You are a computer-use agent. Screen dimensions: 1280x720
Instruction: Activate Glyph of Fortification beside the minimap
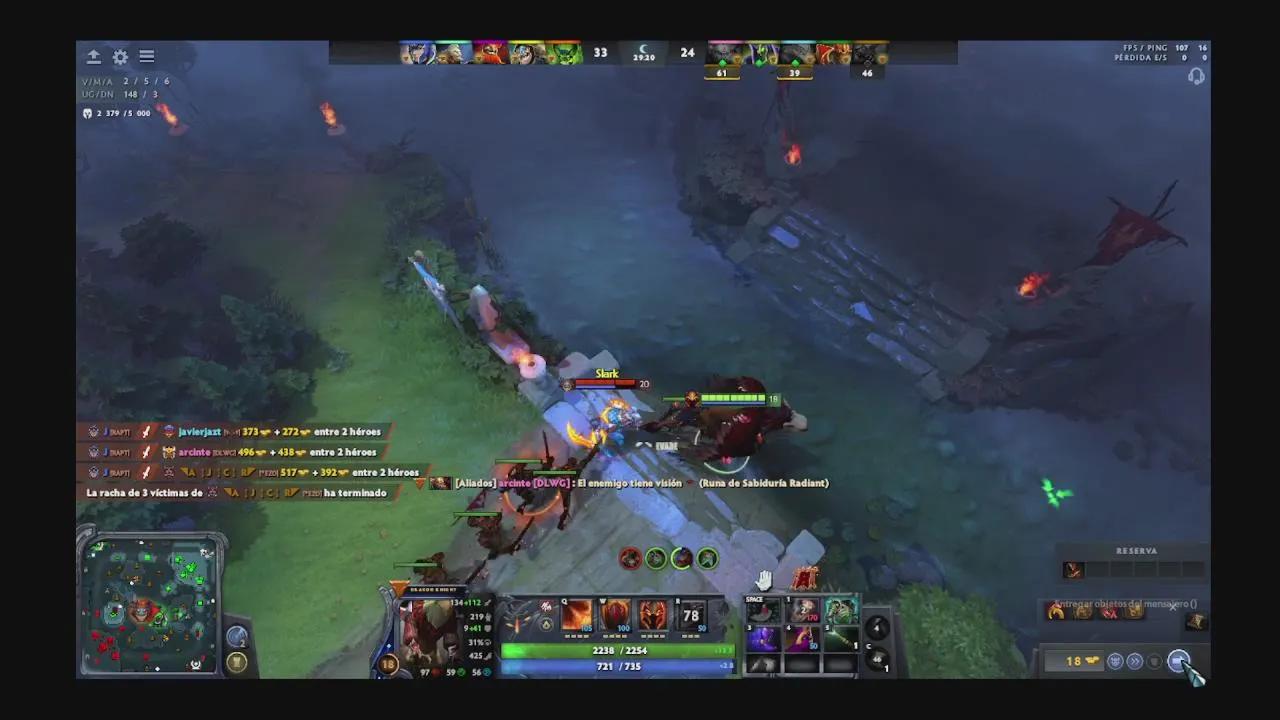coord(237,661)
